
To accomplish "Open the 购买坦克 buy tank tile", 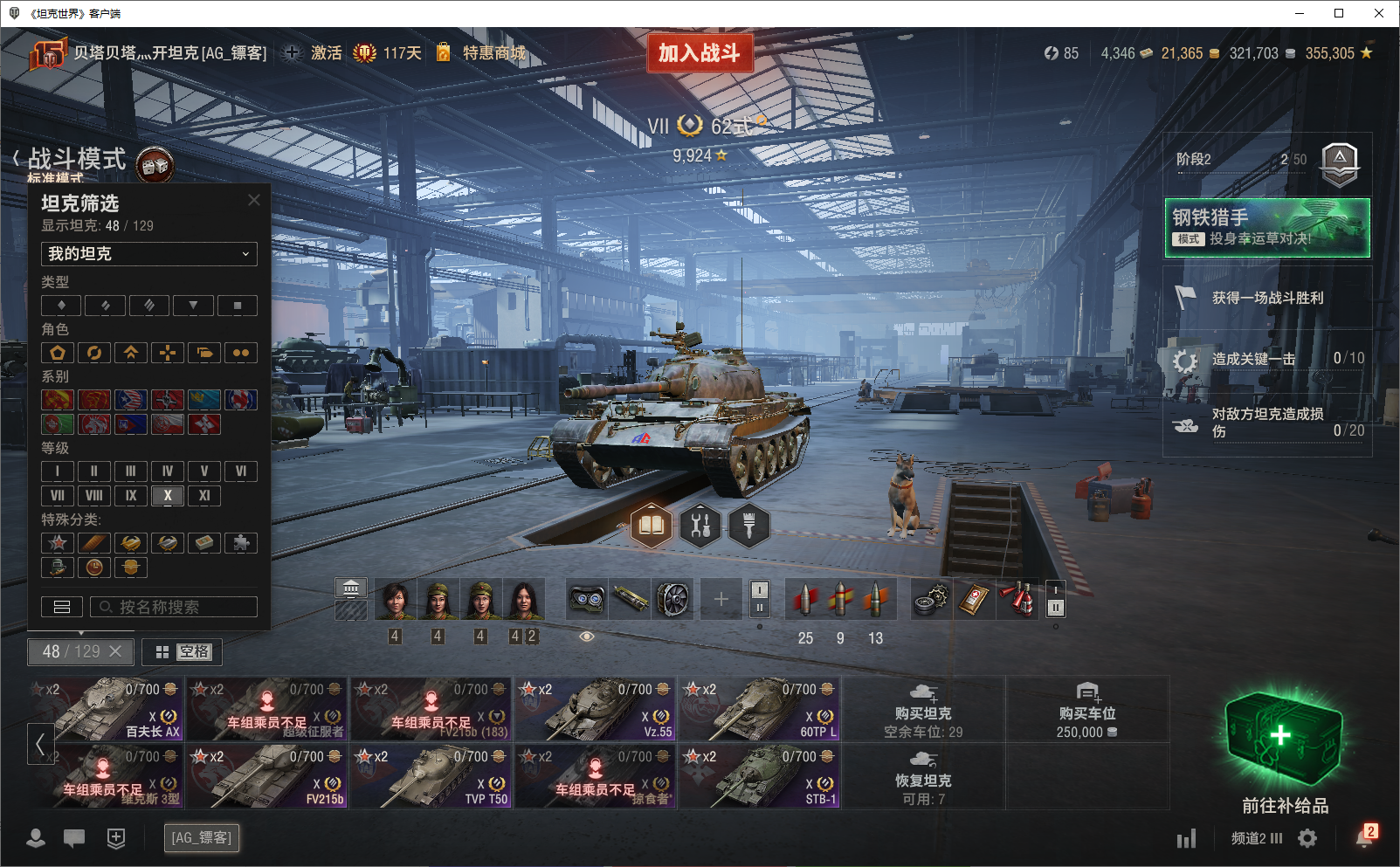I will pos(923,709).
